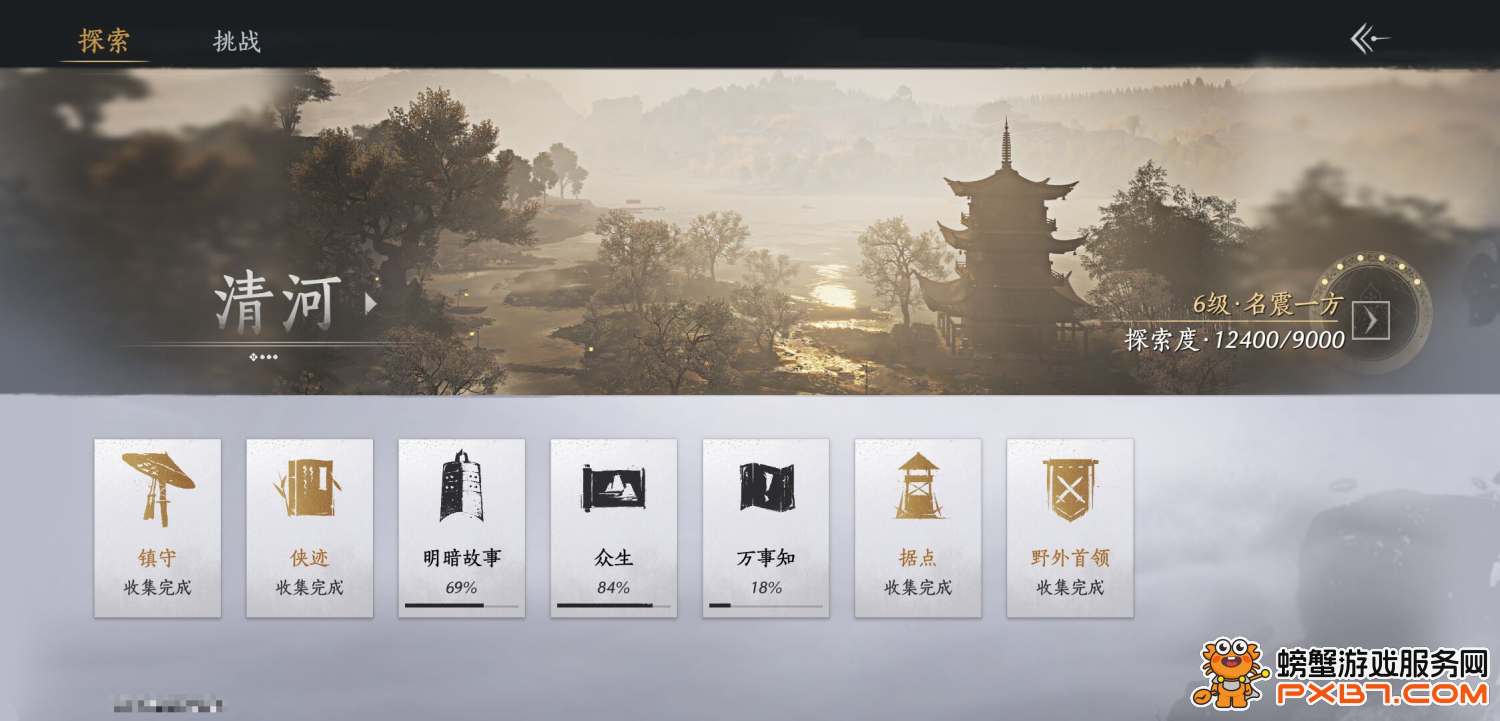This screenshot has width=1500, height=721.
Task: Click the 明暗故事 69% progress bar
Action: 461,604
